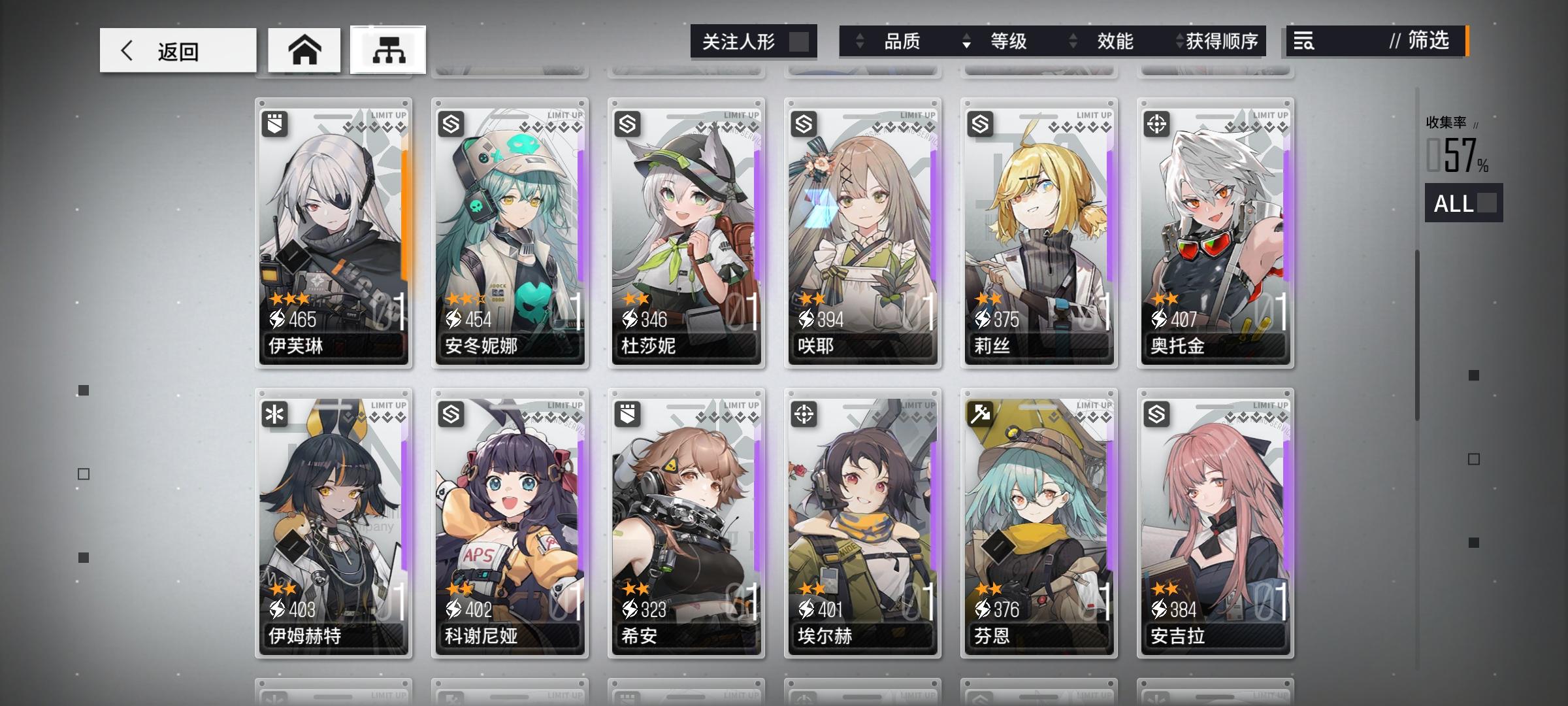
Task: Click the hammer class icon on 芬恩's card
Action: point(978,414)
